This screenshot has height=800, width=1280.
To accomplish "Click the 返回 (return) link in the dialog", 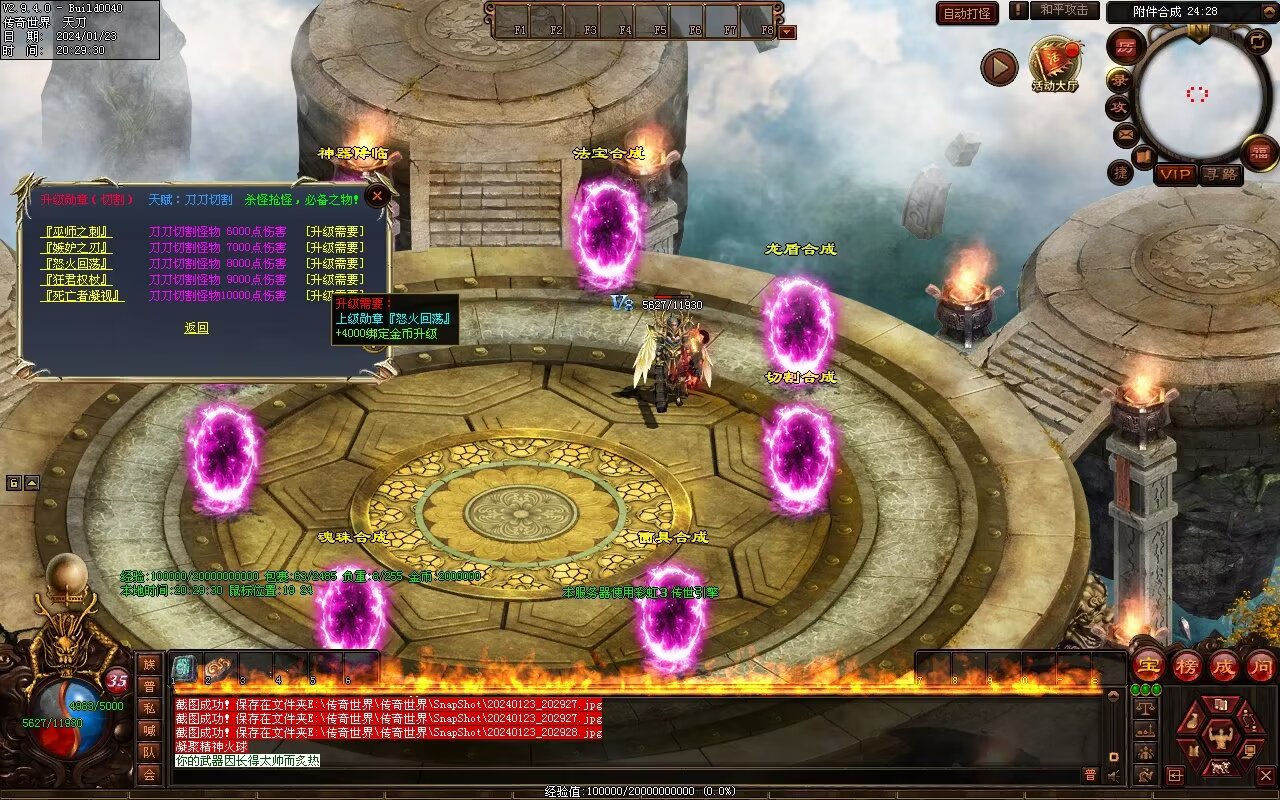I will pyautogui.click(x=196, y=328).
